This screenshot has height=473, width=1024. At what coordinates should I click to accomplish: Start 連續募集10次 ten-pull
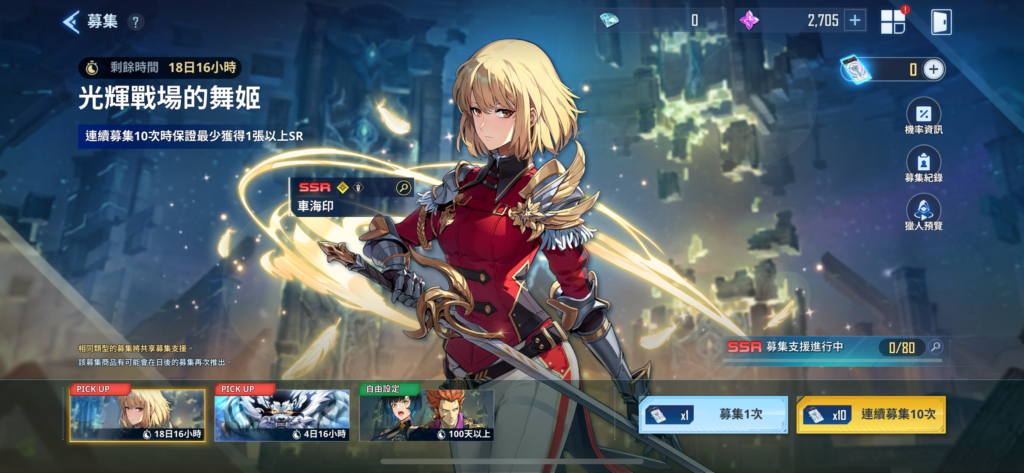(870, 414)
